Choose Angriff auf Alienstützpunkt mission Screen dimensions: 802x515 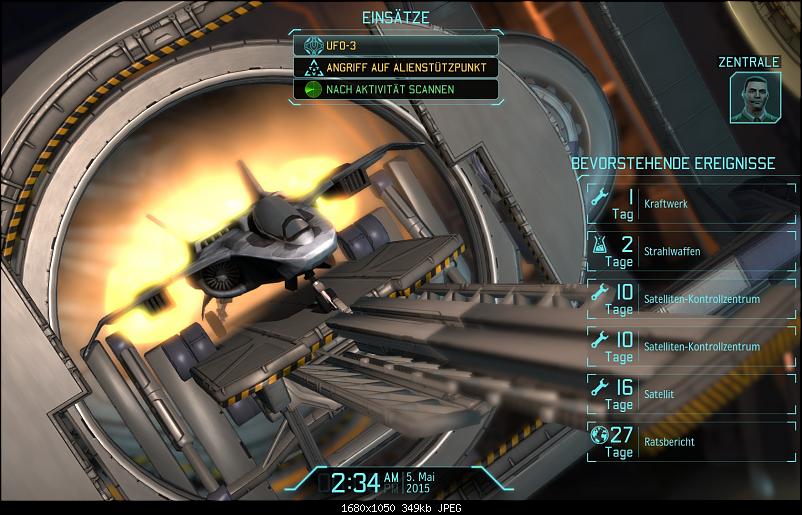pyautogui.click(x=395, y=68)
